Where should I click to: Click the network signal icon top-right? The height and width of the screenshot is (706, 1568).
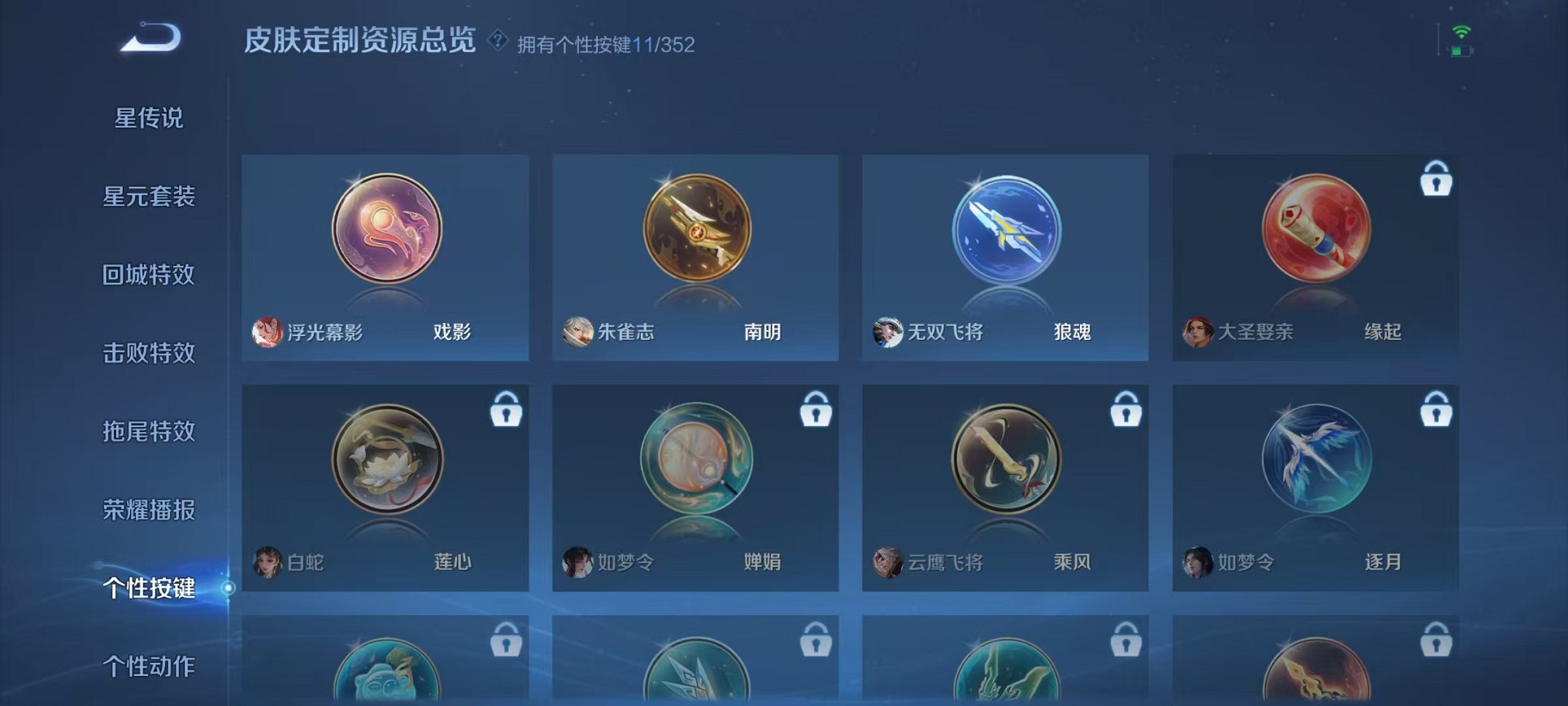click(1462, 32)
